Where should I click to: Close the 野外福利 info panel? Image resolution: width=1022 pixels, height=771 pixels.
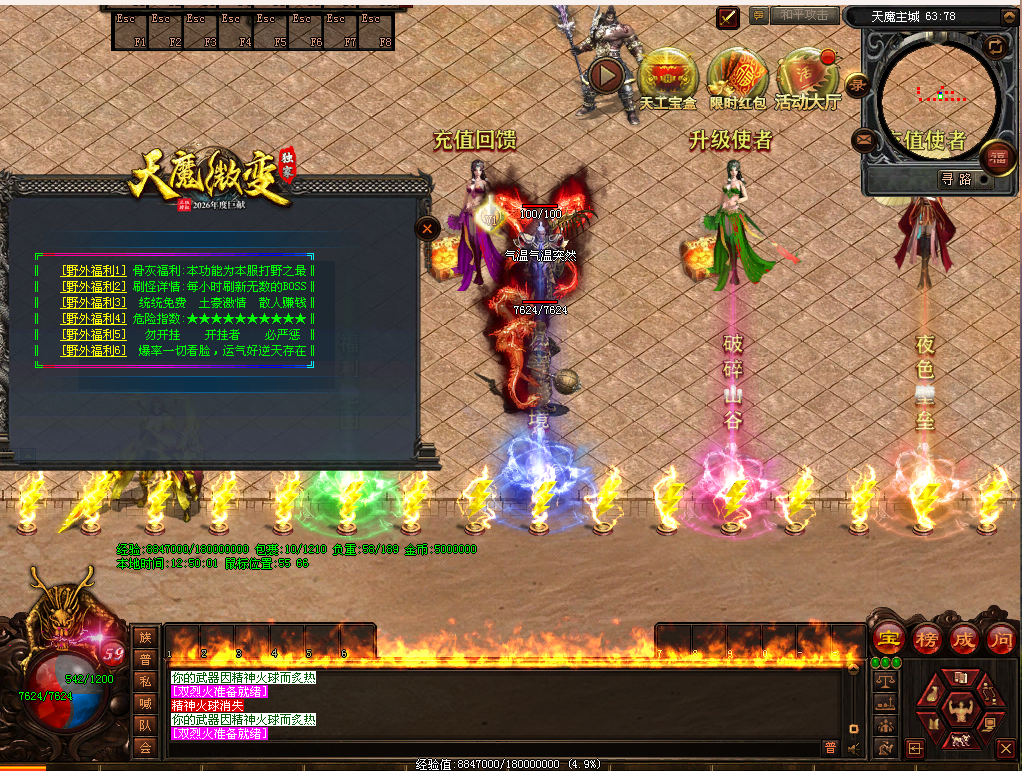[427, 228]
